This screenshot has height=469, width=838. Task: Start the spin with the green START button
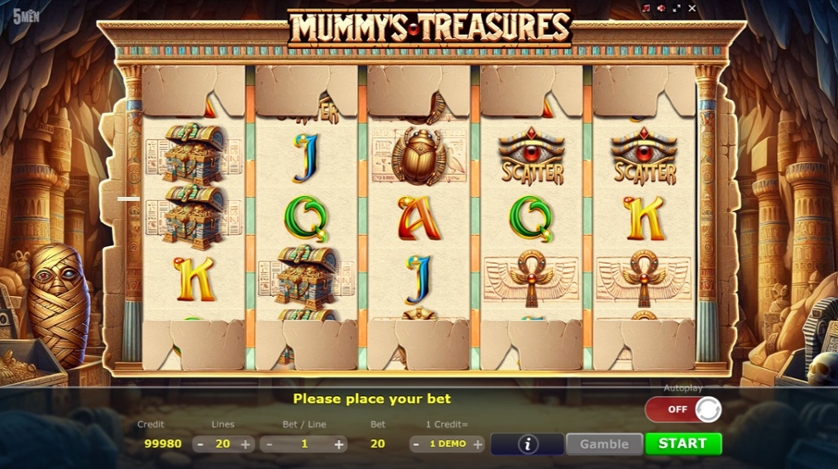coord(683,443)
